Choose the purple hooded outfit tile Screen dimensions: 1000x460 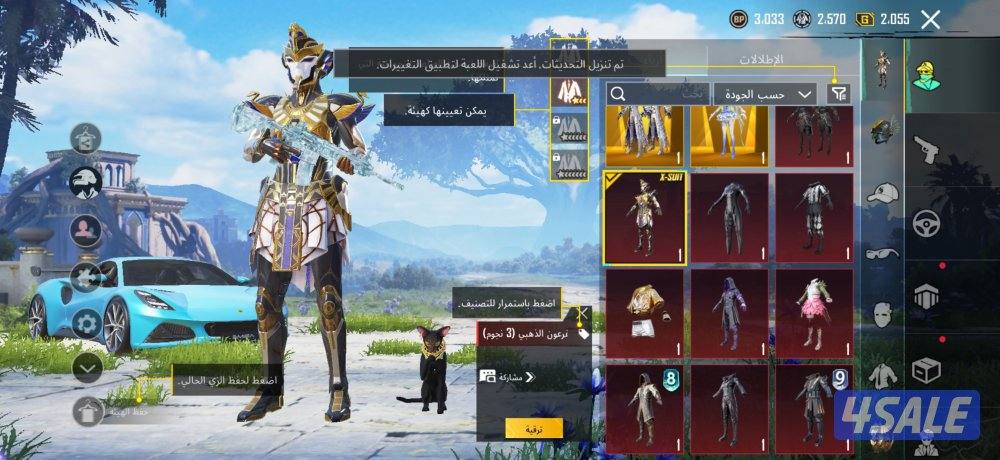[x=730, y=312]
